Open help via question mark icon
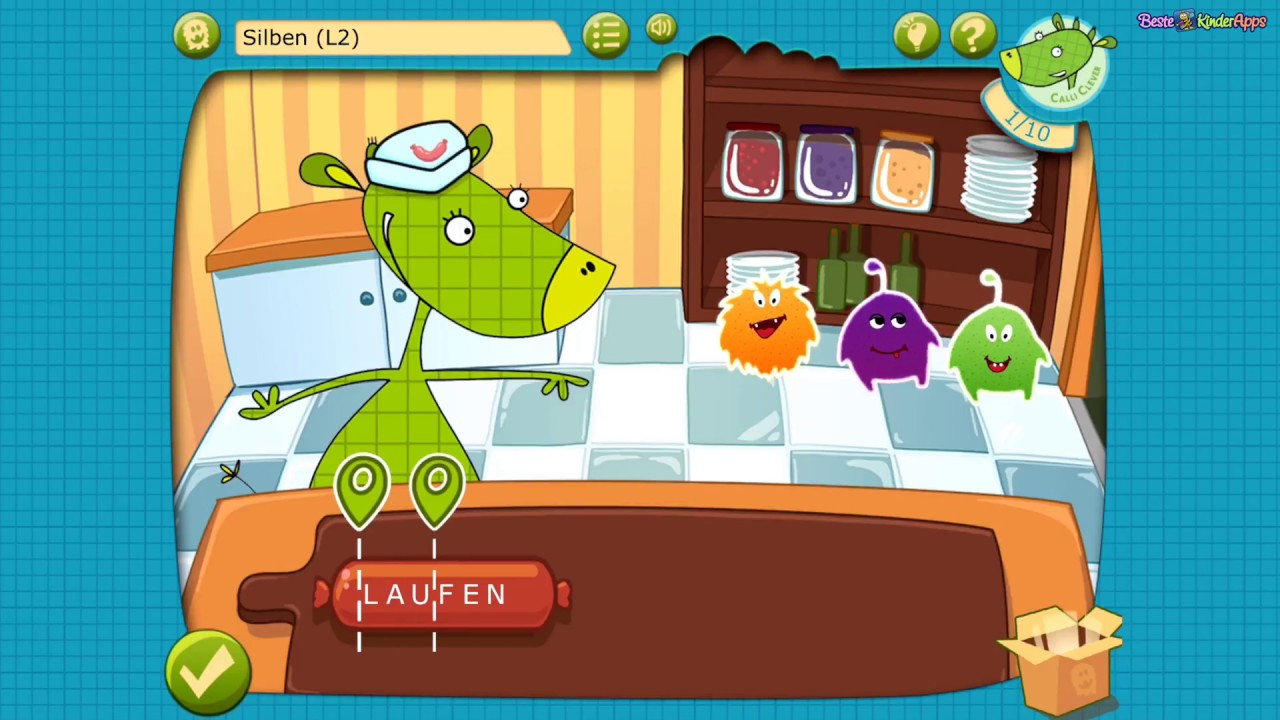Image resolution: width=1280 pixels, height=720 pixels. click(x=972, y=35)
